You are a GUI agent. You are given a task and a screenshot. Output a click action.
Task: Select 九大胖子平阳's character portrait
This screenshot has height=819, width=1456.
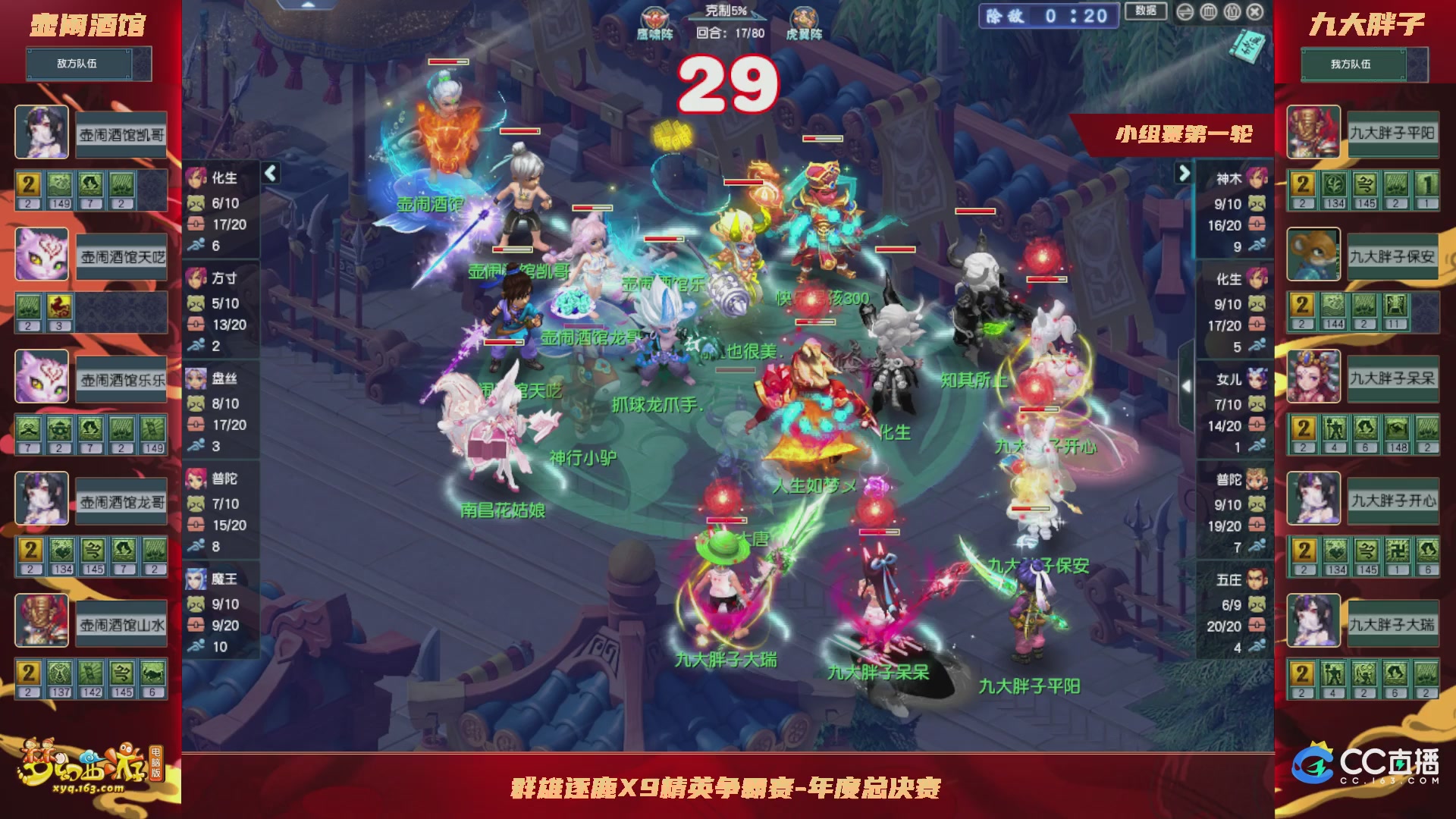(1313, 132)
